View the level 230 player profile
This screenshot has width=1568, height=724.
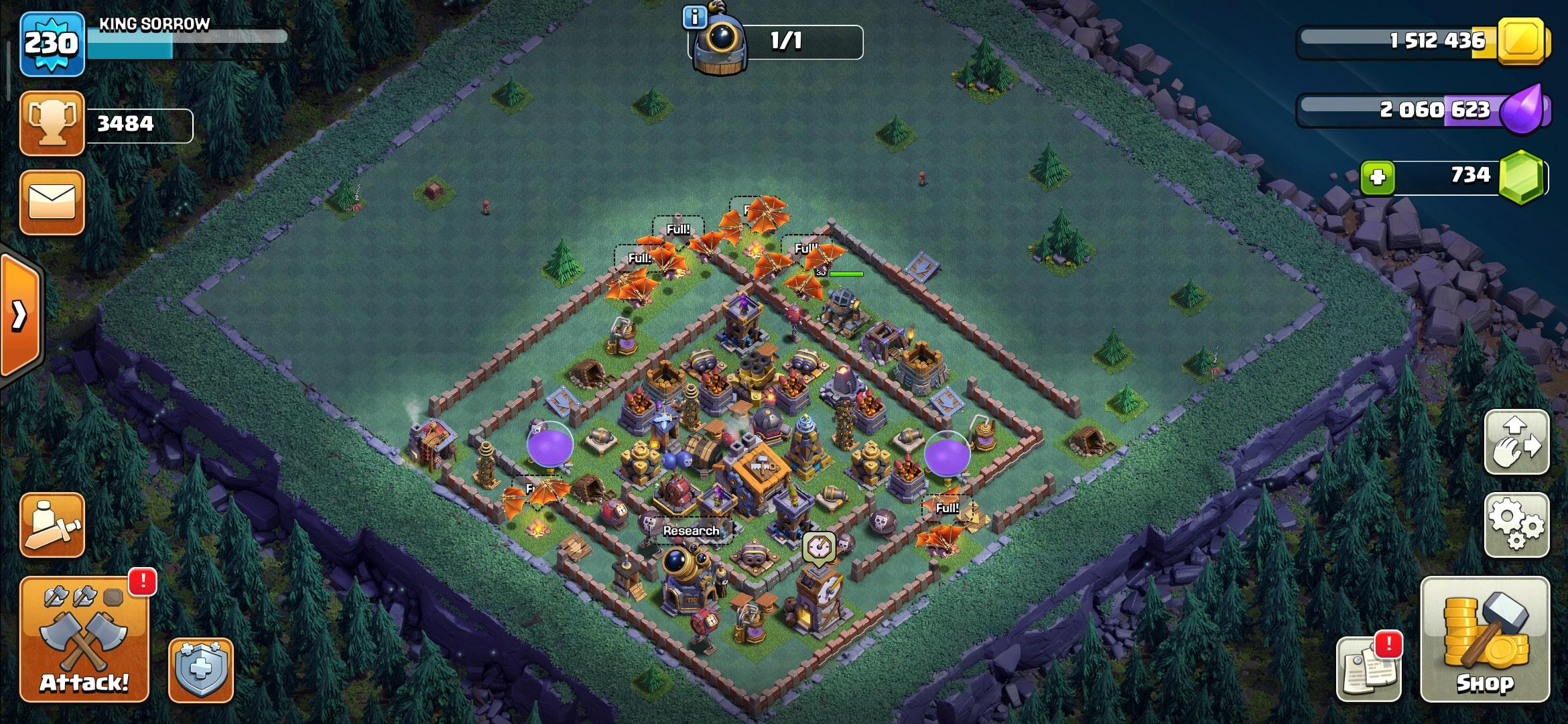(x=52, y=44)
